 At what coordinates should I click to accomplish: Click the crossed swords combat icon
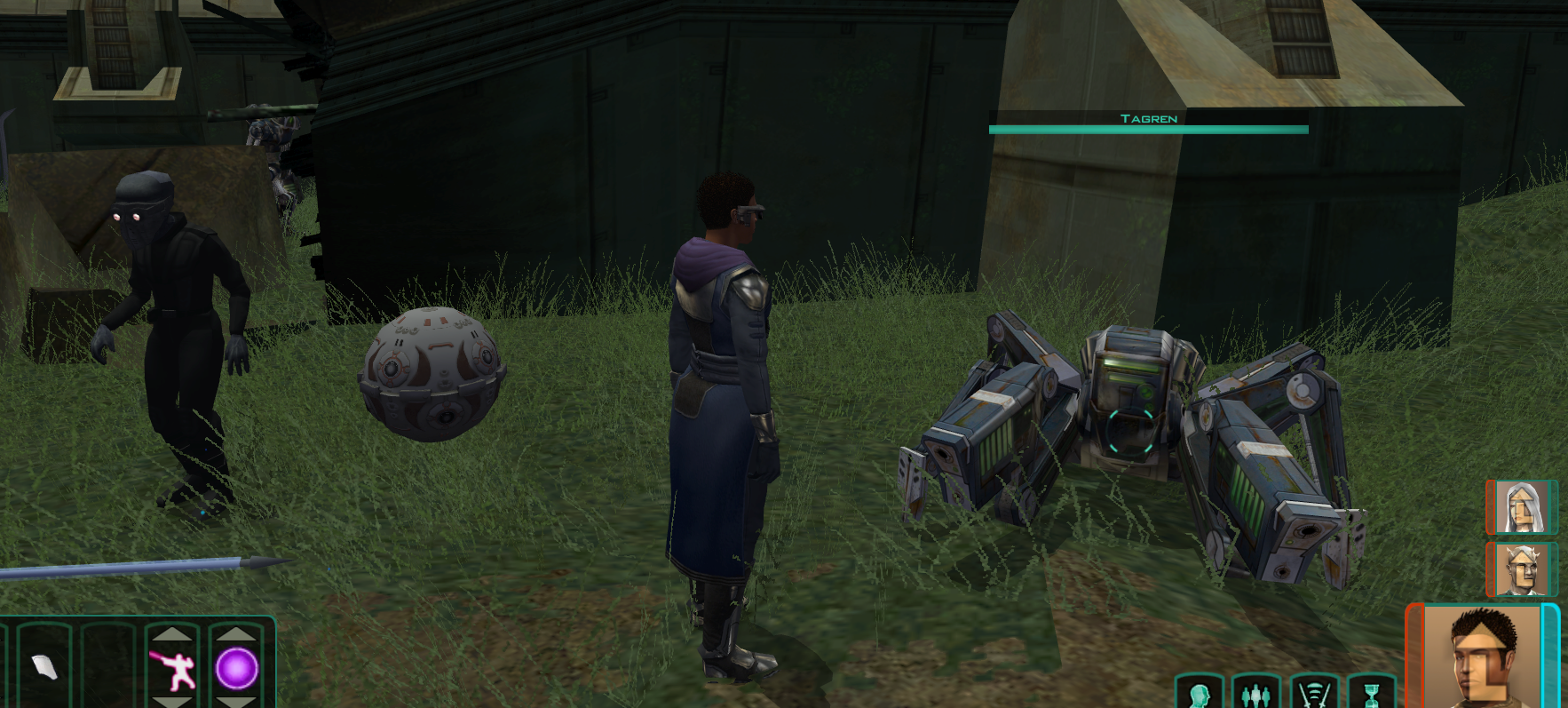pos(1314,694)
